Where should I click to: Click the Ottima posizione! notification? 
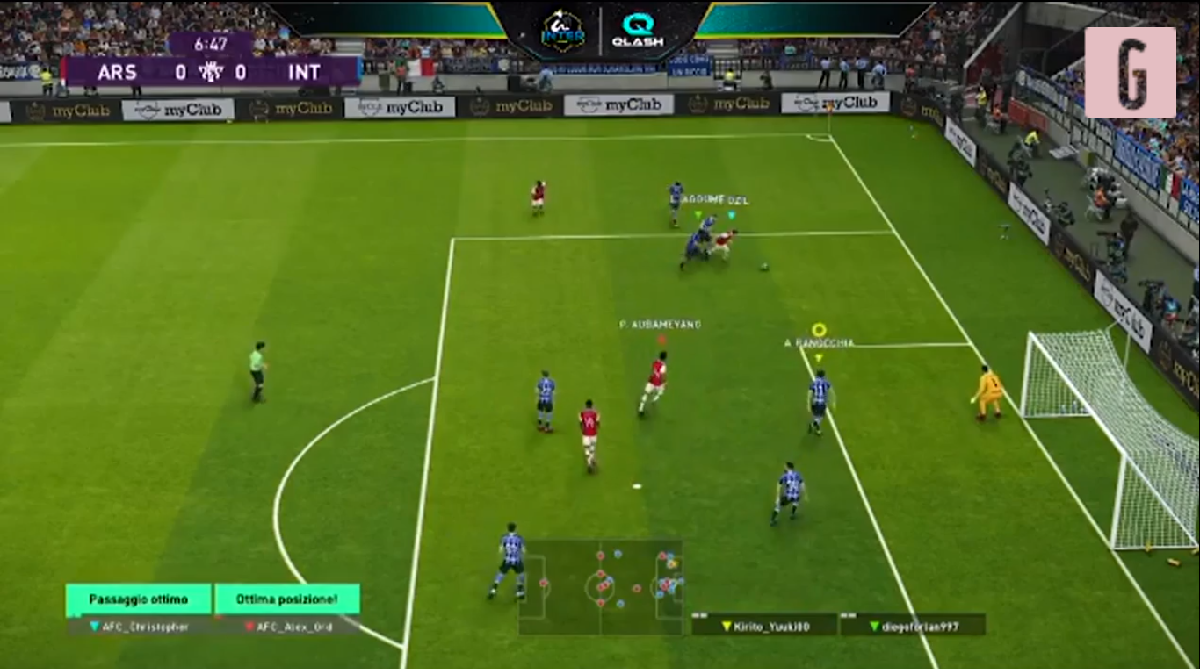point(287,600)
